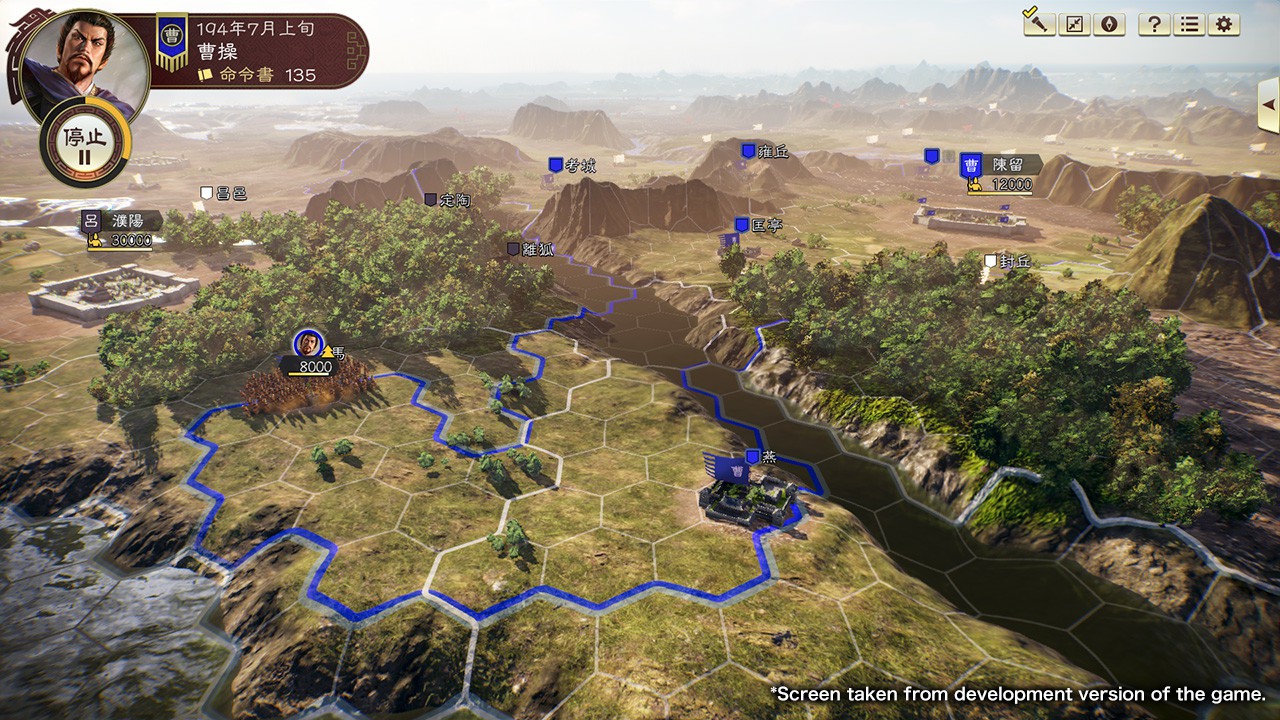
Task: Click the 離狐 location marker
Action: tap(530, 249)
